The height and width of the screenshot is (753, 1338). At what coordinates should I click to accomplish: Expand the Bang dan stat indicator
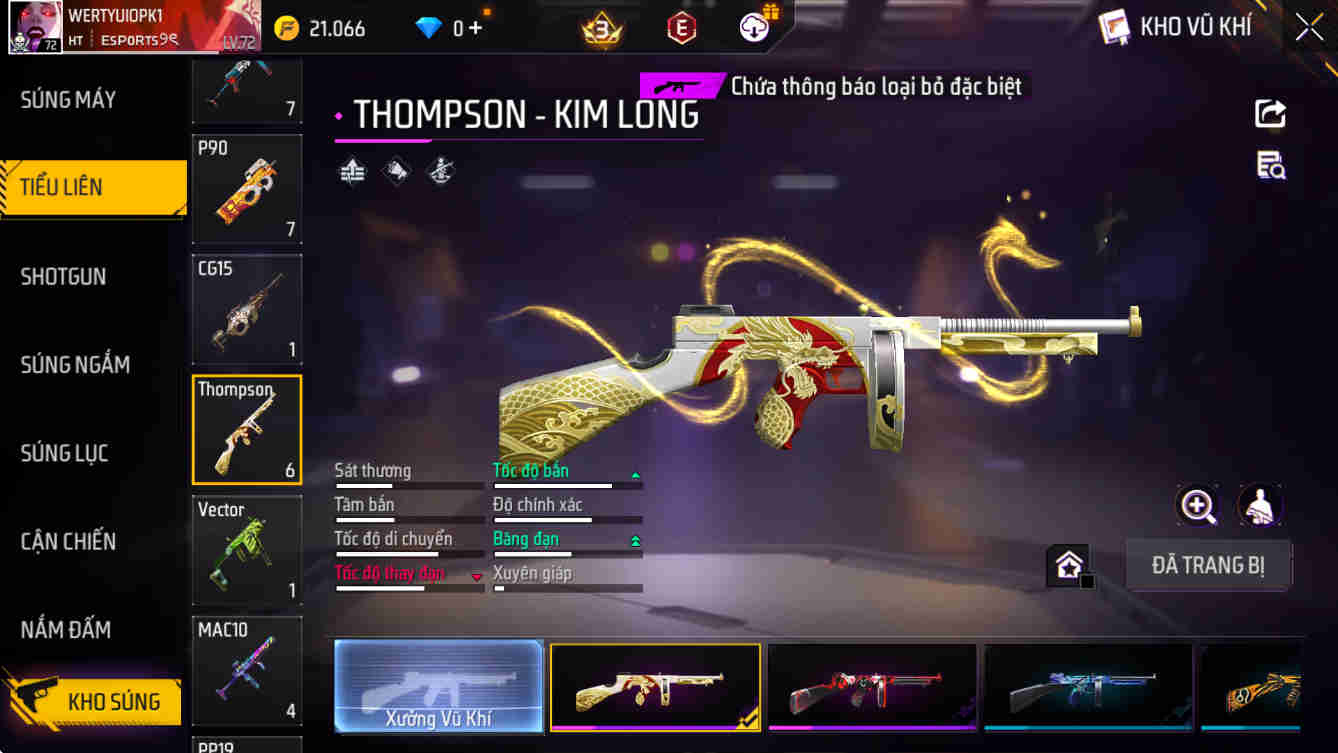pos(633,539)
